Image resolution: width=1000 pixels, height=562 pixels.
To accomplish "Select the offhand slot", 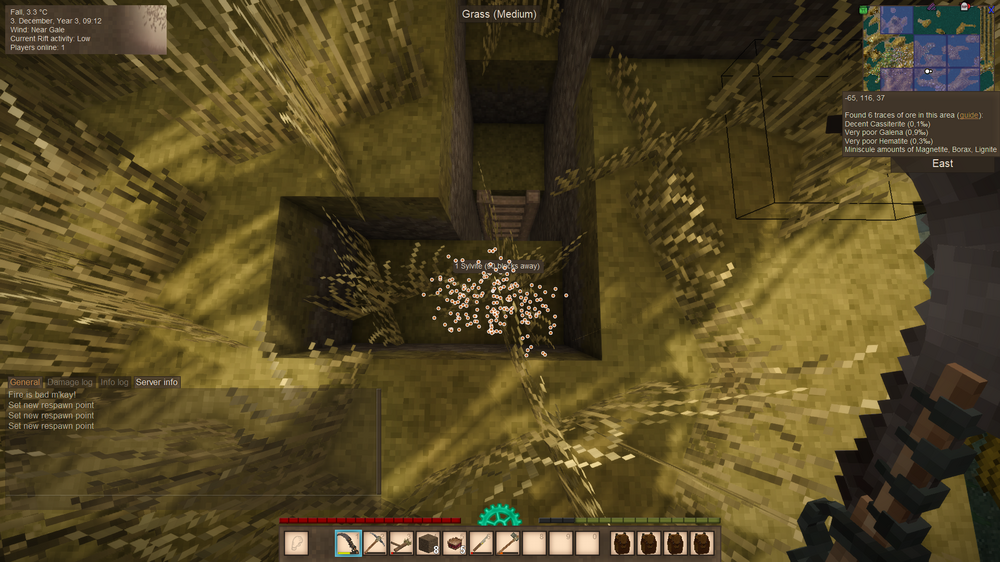I will tap(296, 543).
